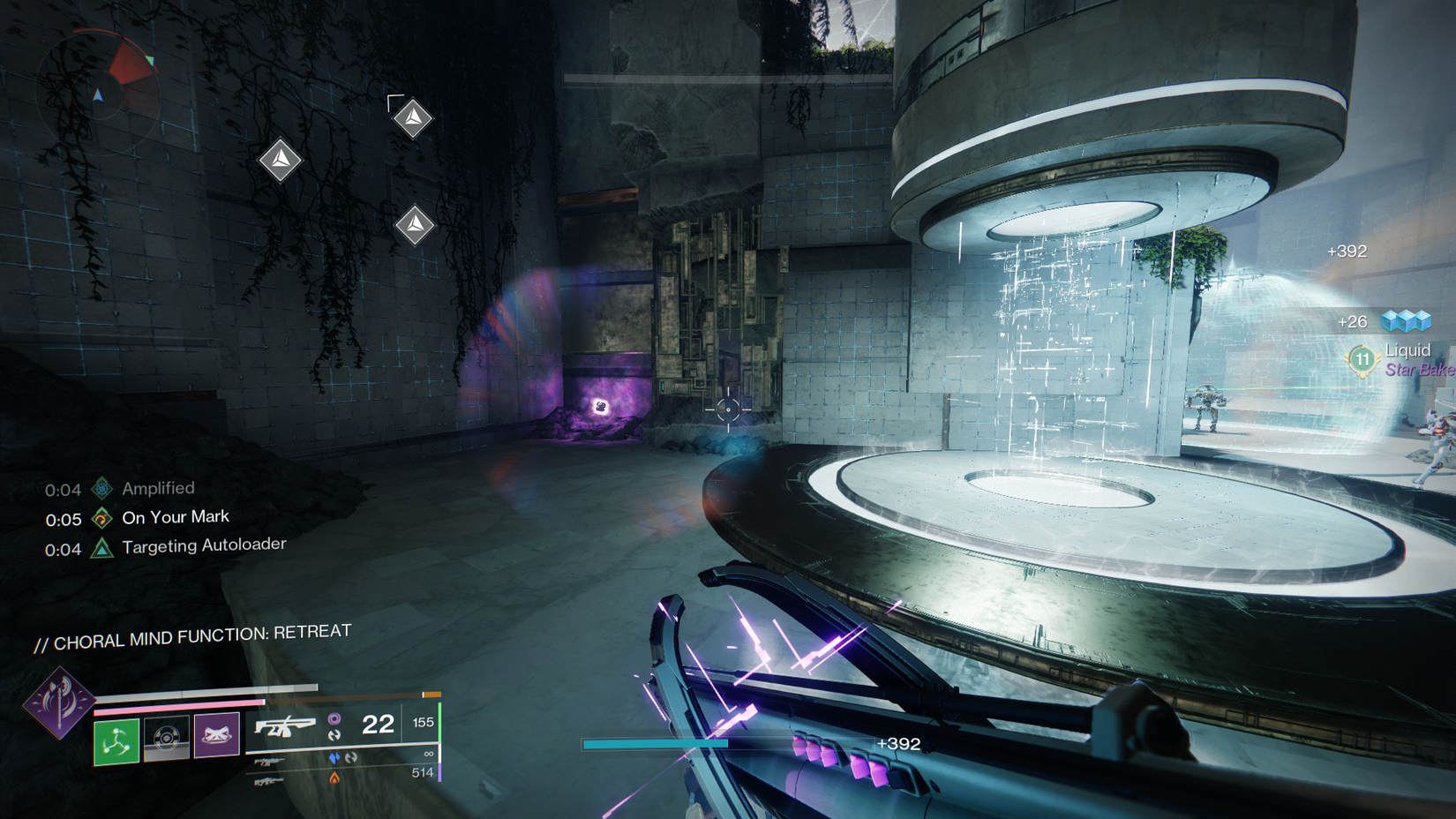
Task: Click the lower diamond objective marker
Action: point(415,223)
